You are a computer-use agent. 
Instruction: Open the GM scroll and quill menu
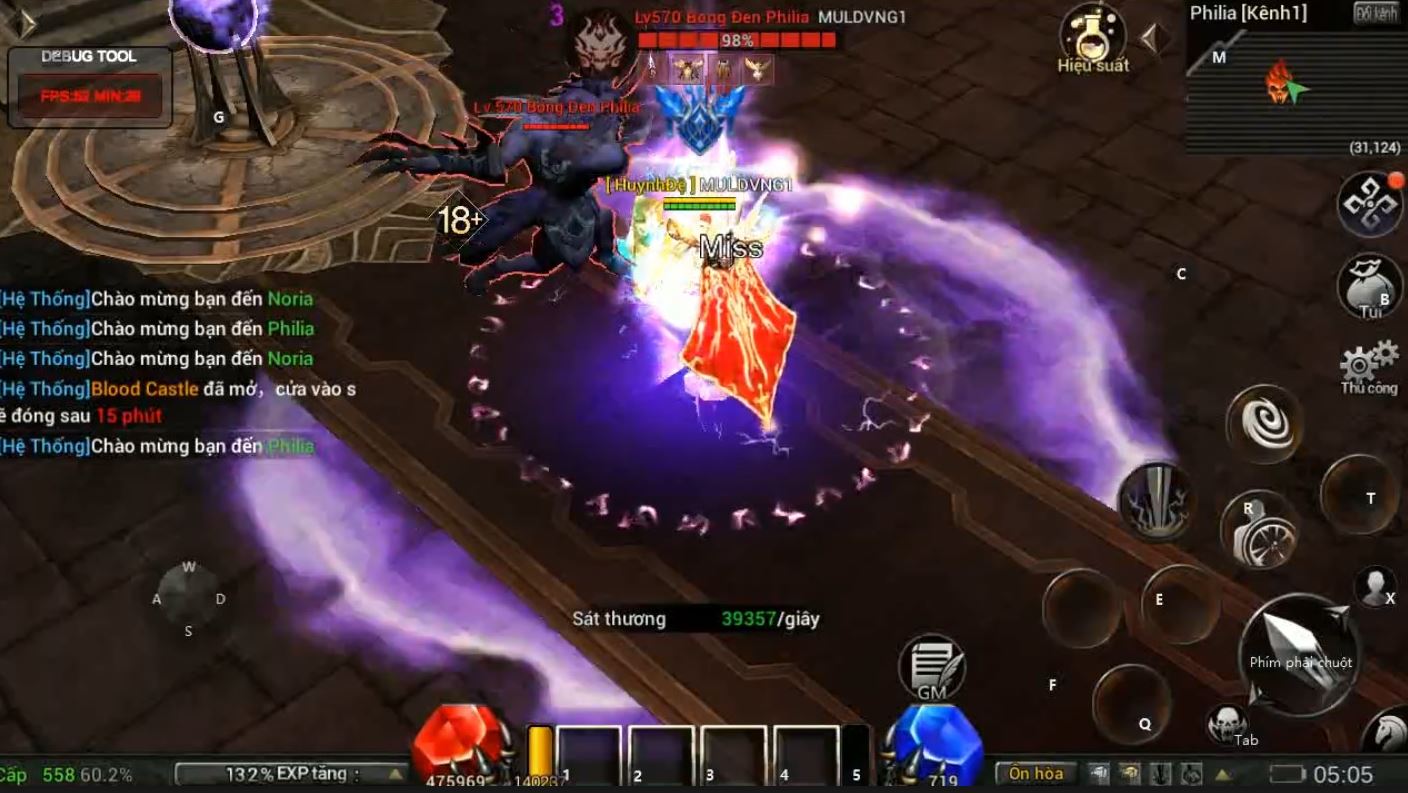click(932, 666)
